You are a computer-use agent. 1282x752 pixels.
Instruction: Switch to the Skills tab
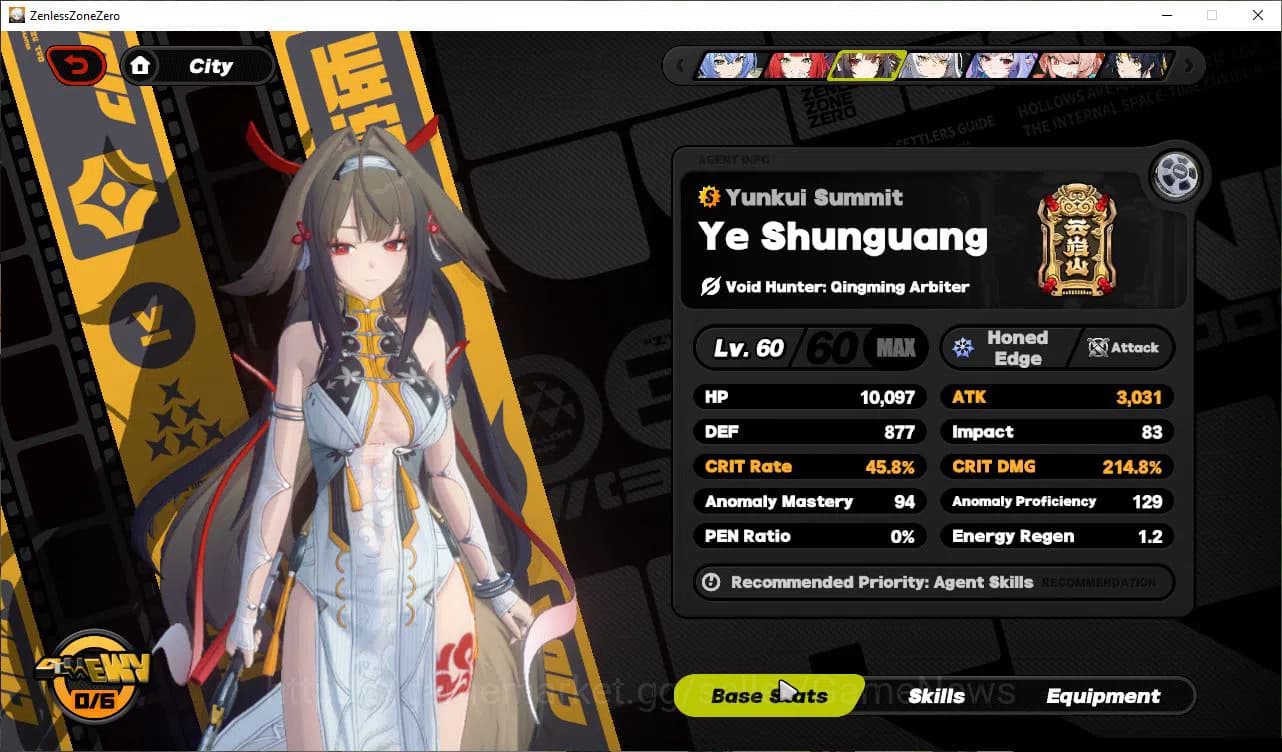coord(937,695)
